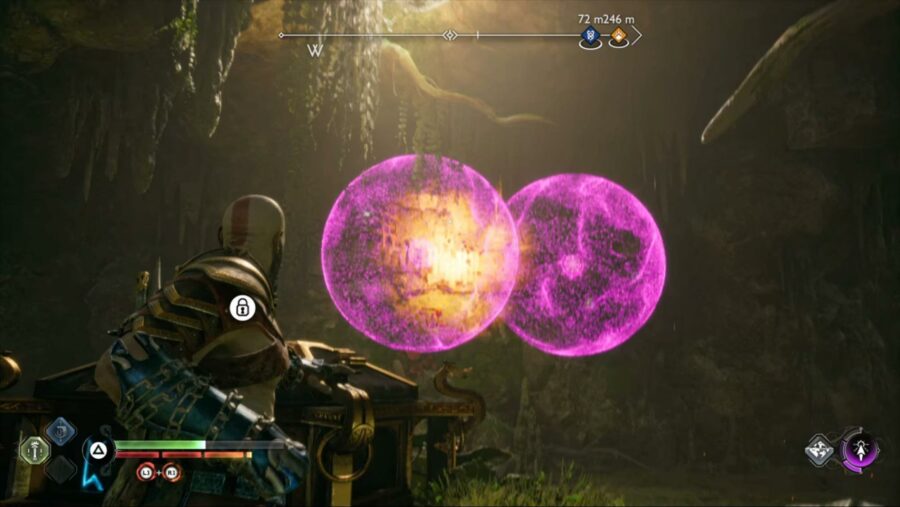The width and height of the screenshot is (900, 507).
Task: Select the orange diamond compass marker
Action: pos(619,37)
